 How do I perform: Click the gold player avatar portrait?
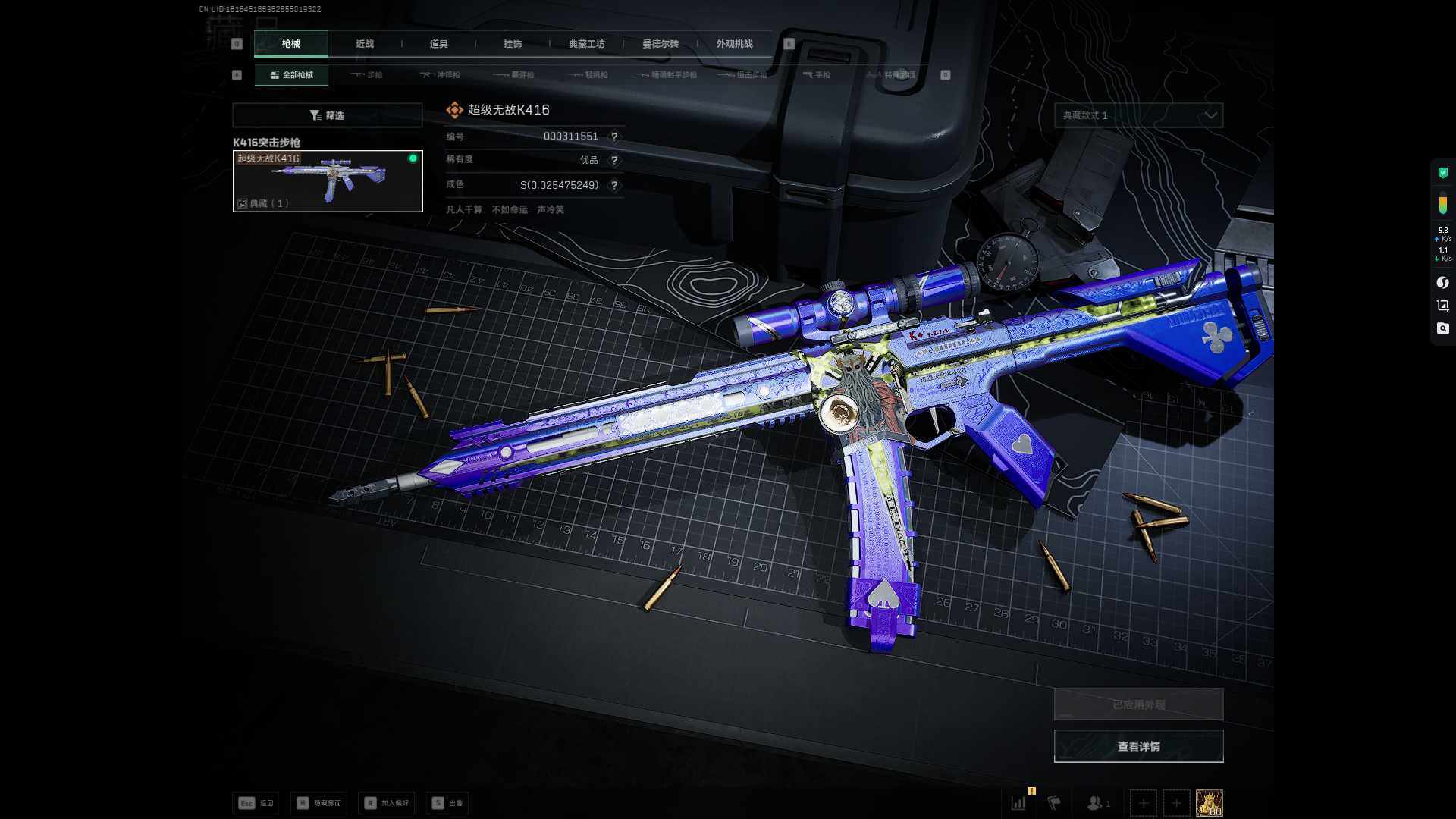[x=1209, y=802]
